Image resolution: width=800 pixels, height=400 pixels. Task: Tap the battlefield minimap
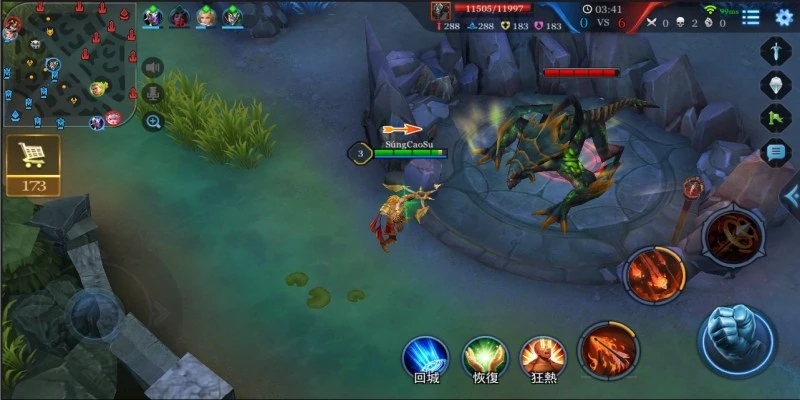point(68,64)
